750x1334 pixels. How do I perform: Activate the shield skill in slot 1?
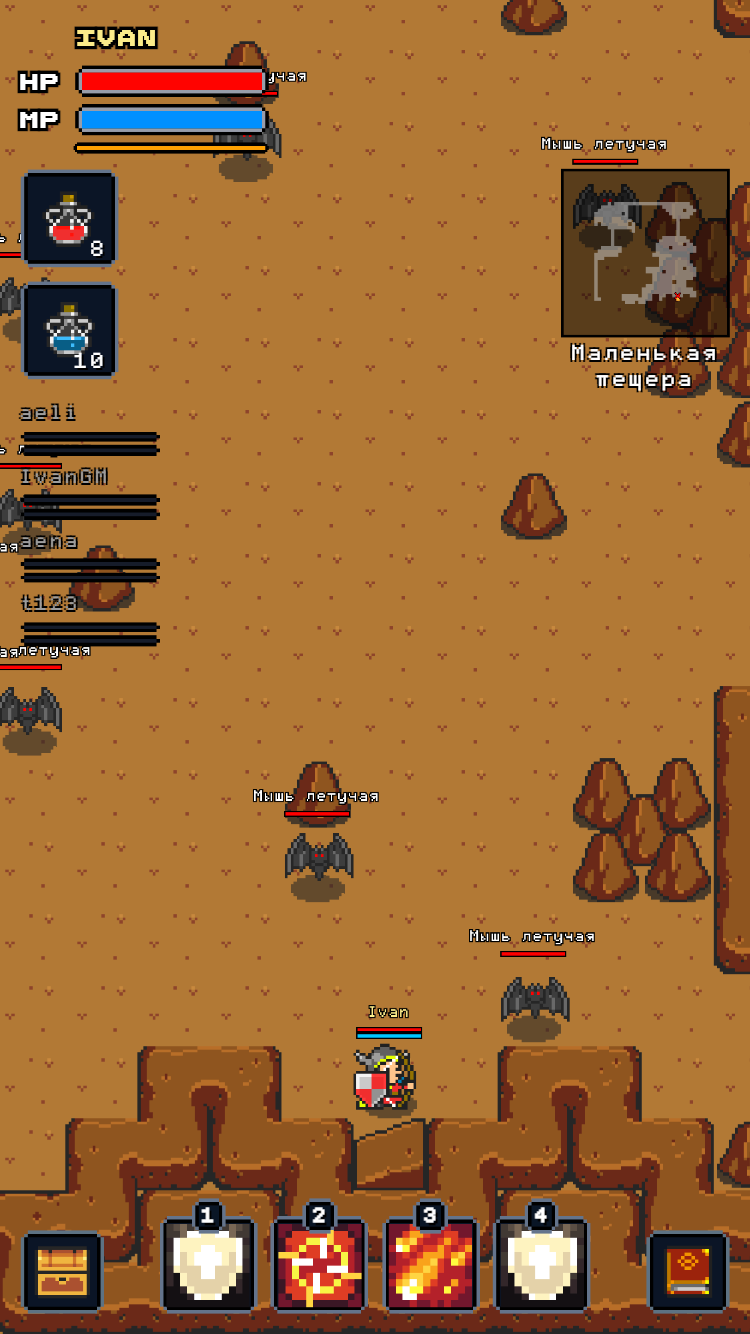click(209, 1264)
